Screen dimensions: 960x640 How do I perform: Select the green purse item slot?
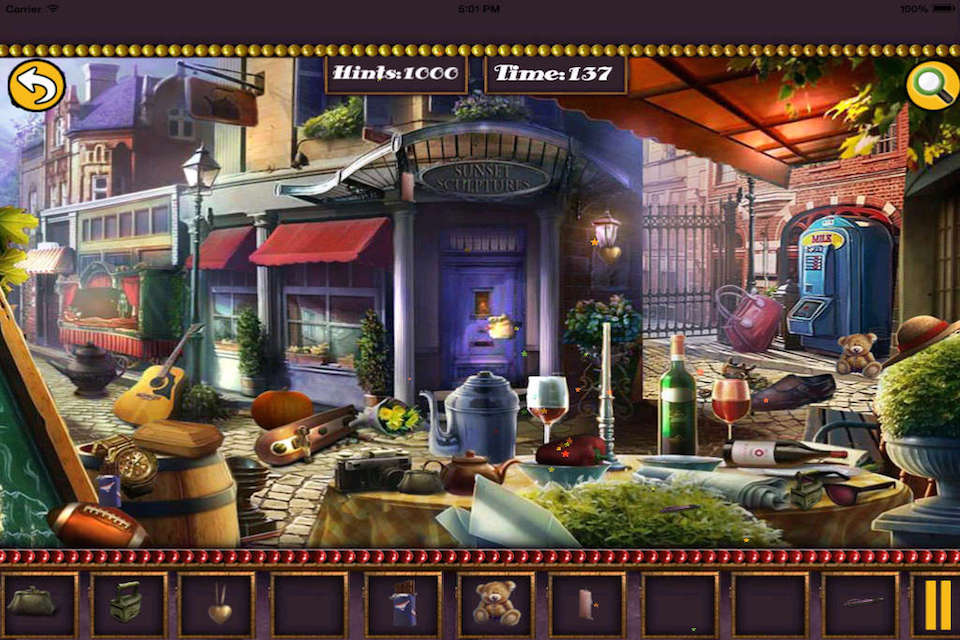click(x=32, y=603)
